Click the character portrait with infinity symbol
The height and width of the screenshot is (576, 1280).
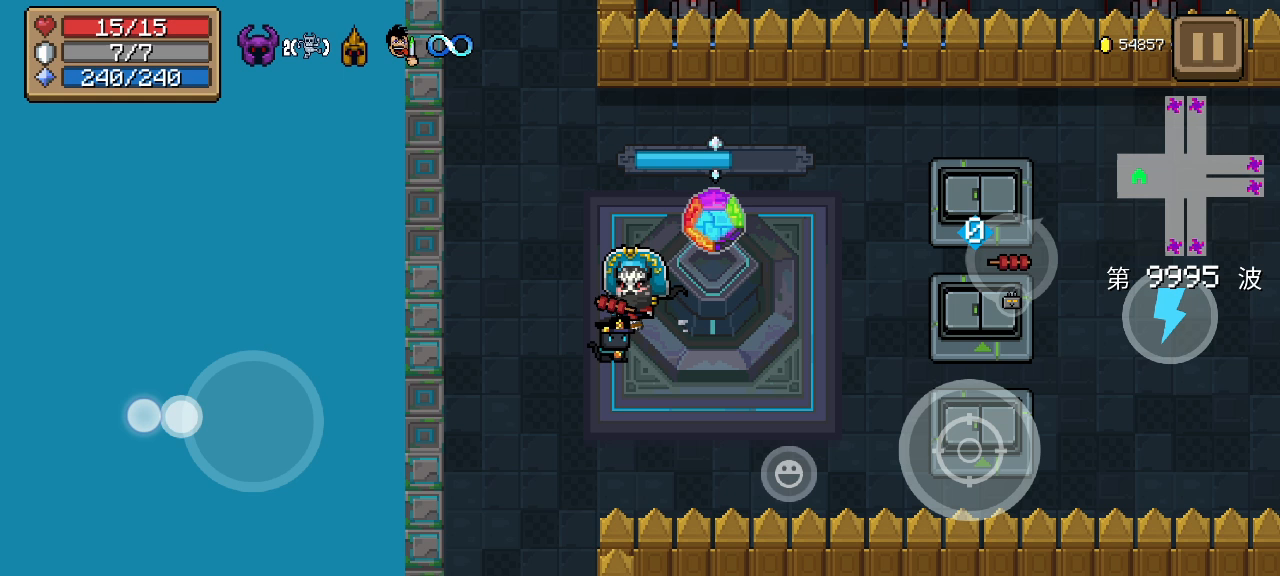pos(402,45)
